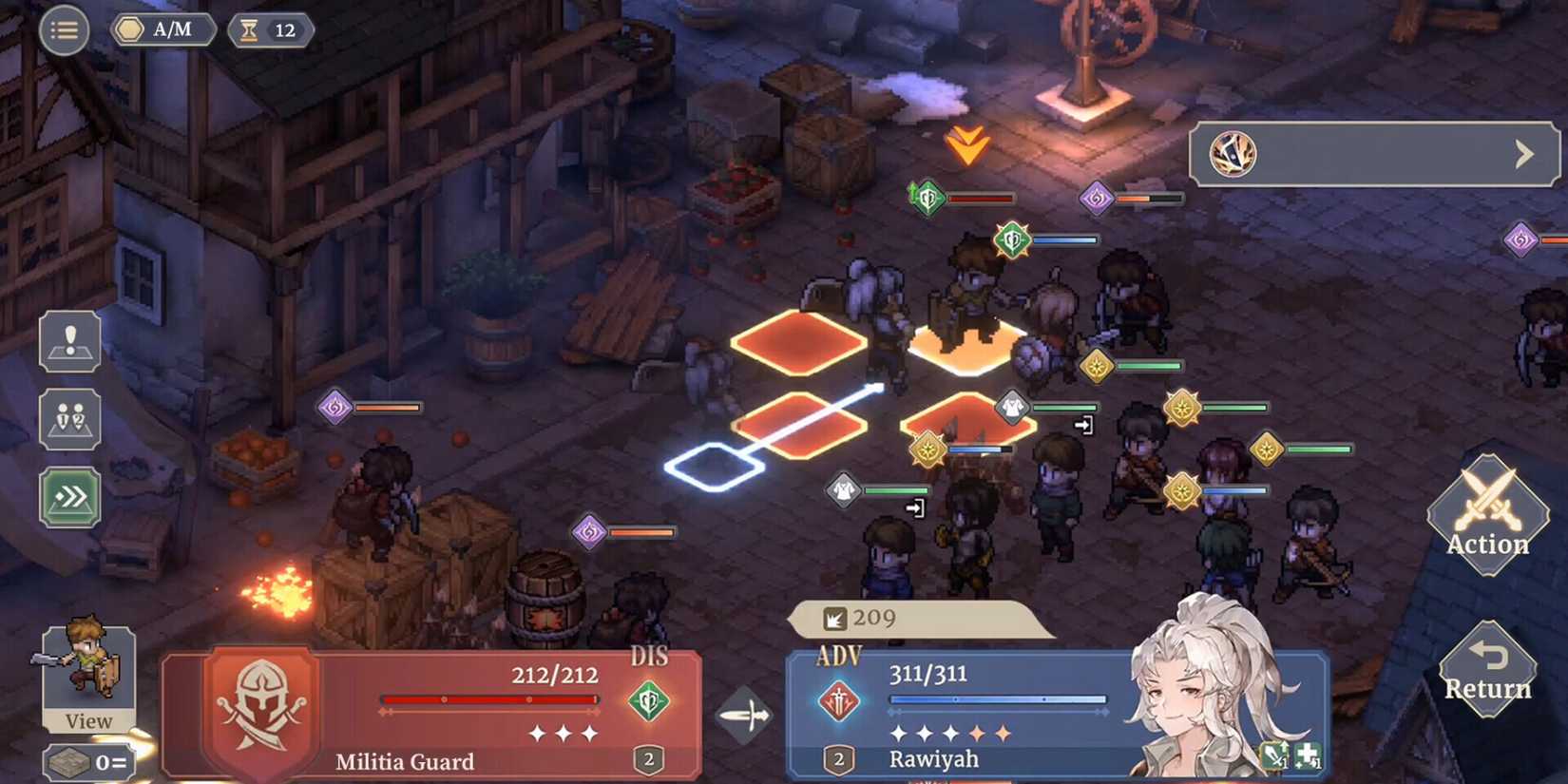Toggle the A/M mode indicator at the top
This screenshot has height=784, width=1568.
coord(162,29)
